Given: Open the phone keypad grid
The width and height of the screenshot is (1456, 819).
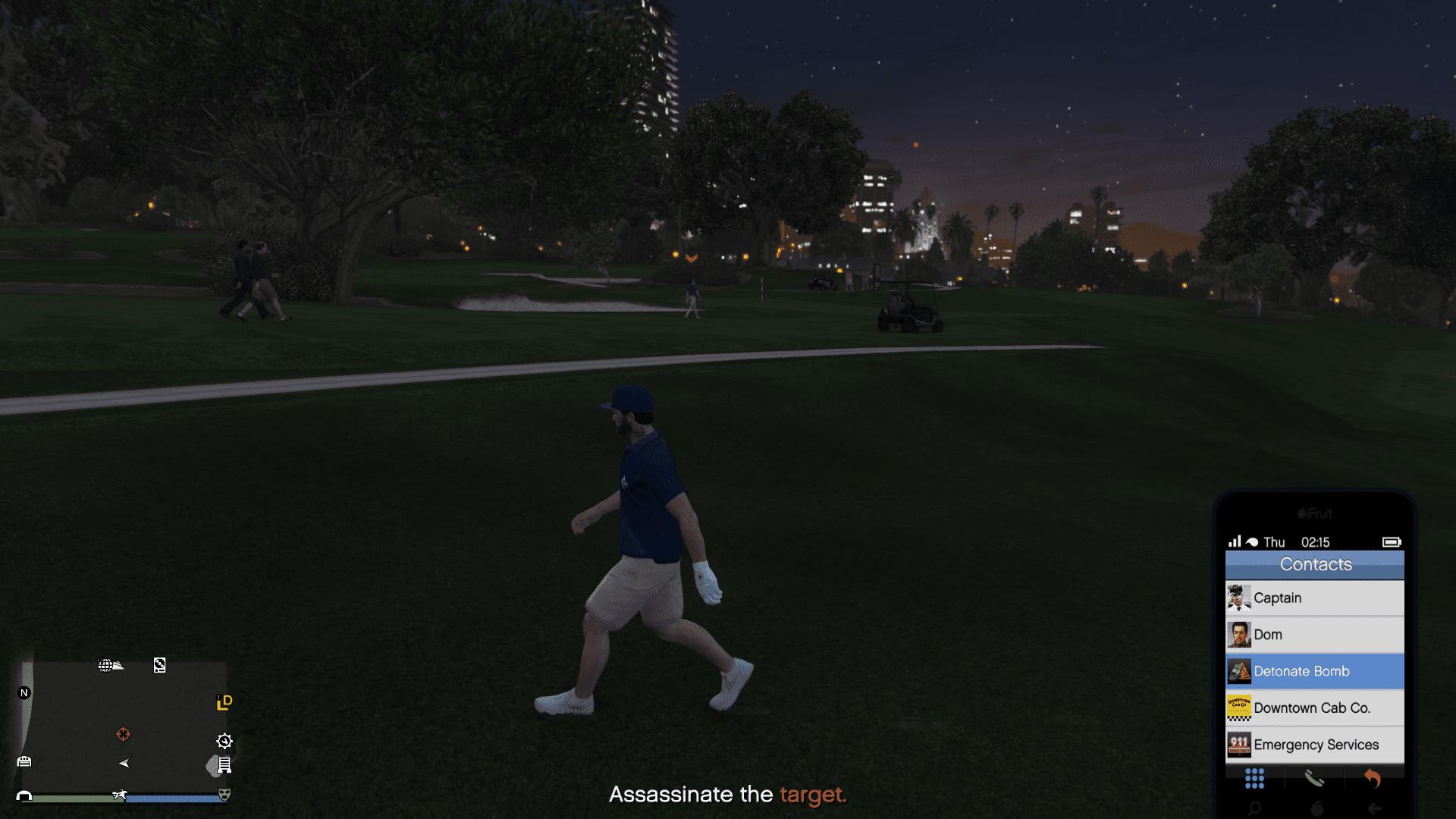Looking at the screenshot, I should coord(1254,778).
